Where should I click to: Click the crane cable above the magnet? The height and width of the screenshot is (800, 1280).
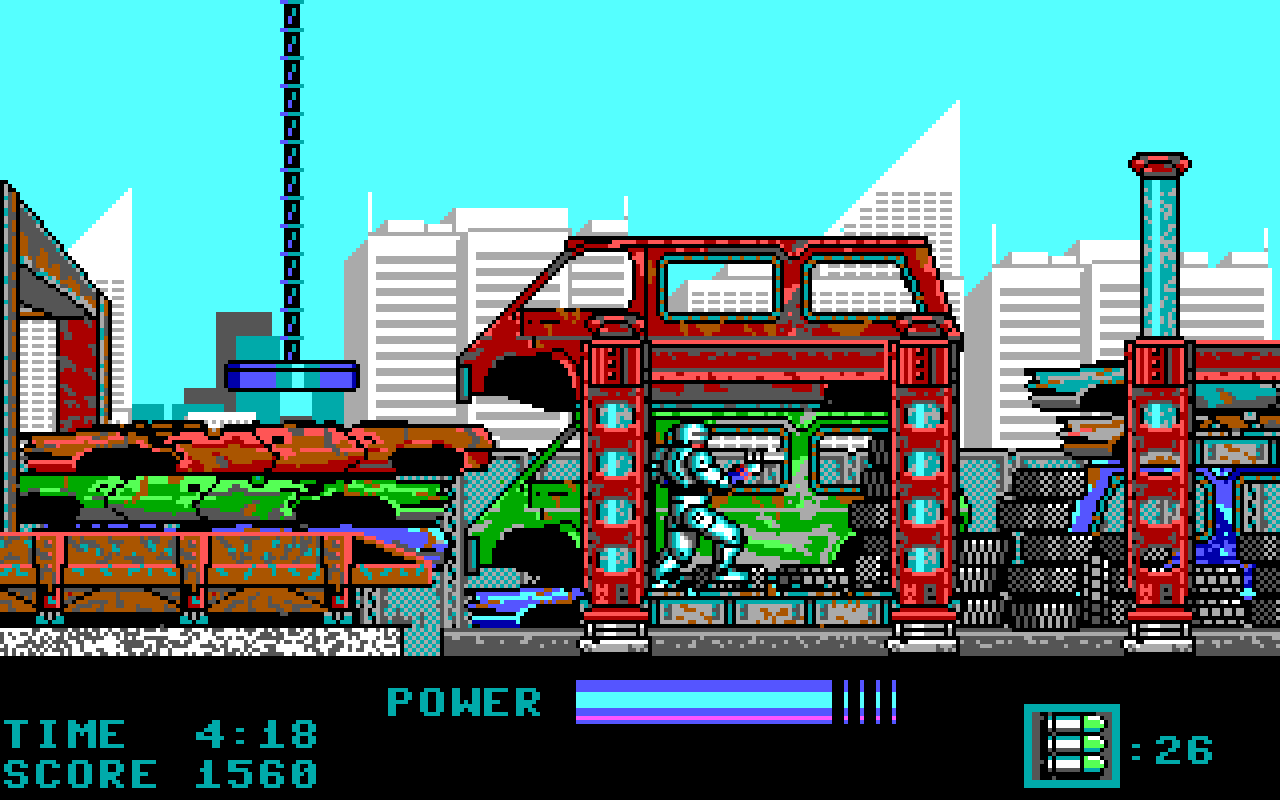click(x=291, y=180)
